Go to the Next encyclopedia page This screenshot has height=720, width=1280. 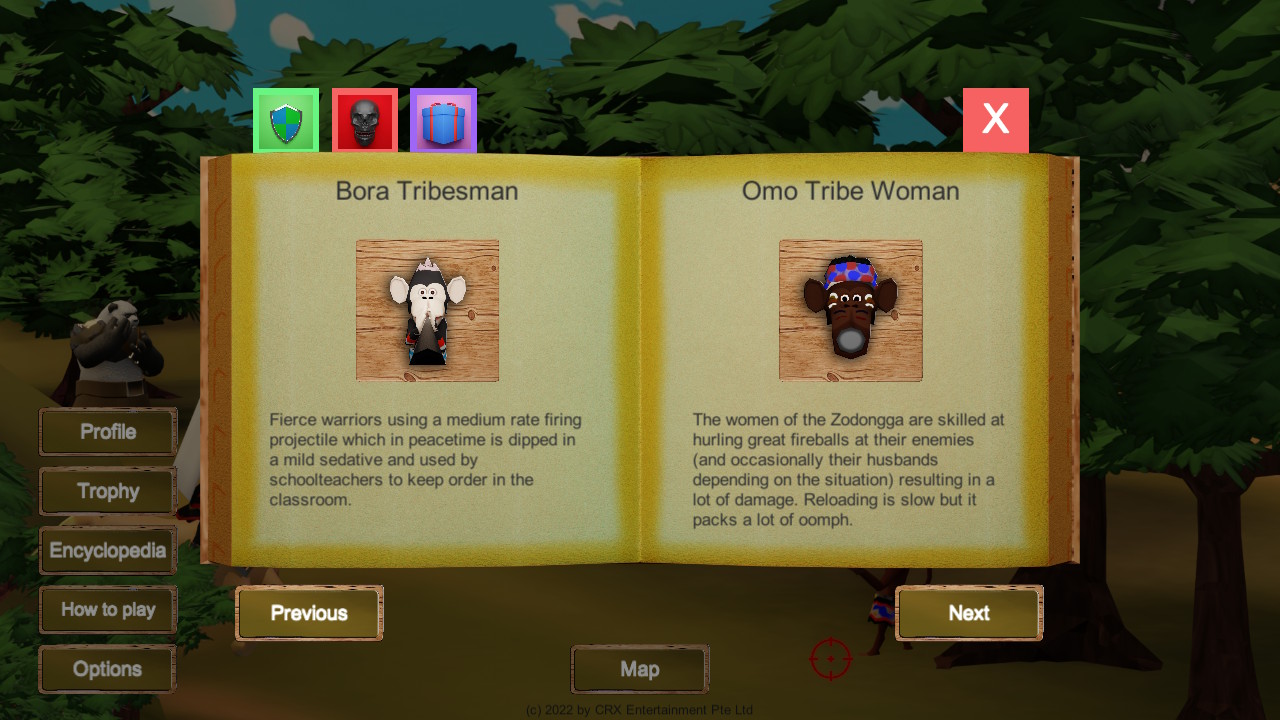pos(968,613)
